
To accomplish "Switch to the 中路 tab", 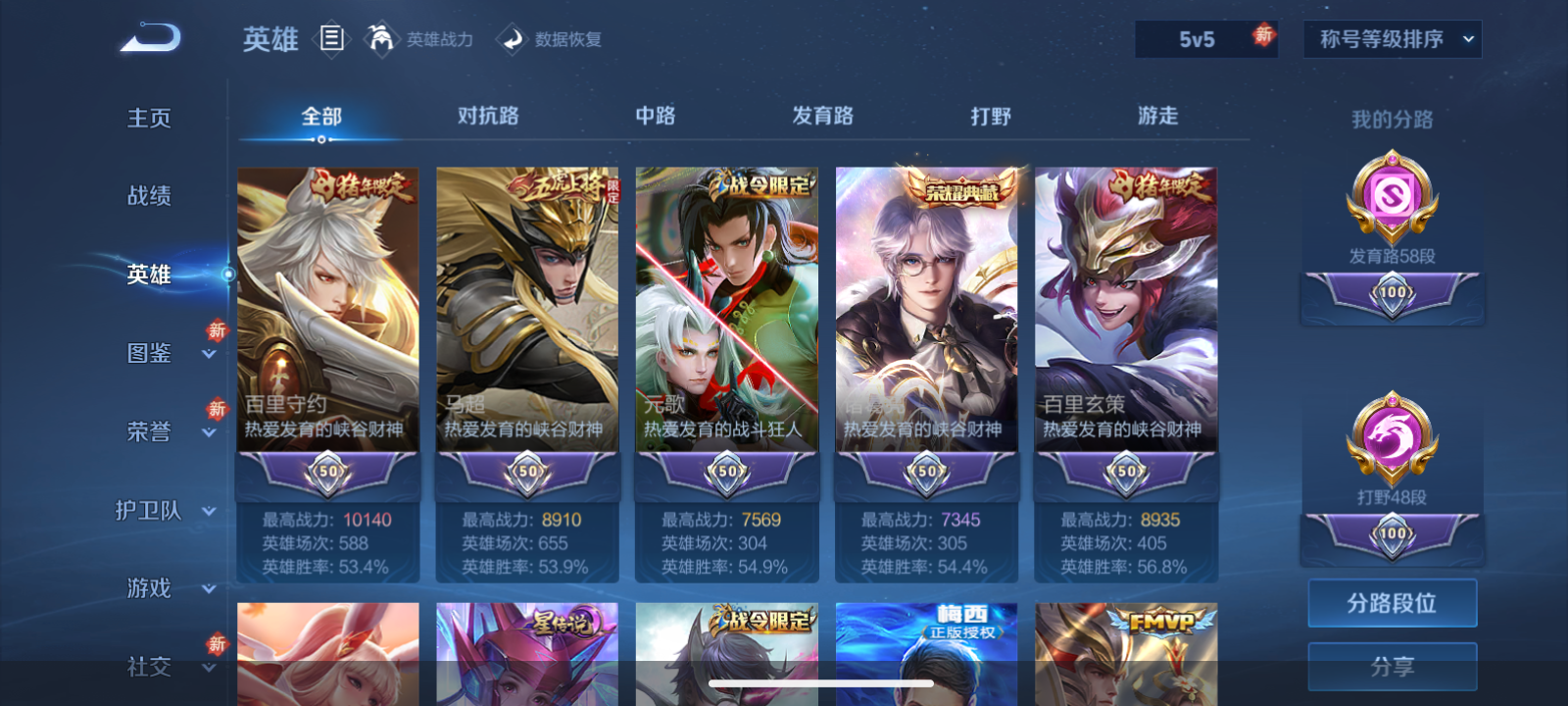I will click(655, 116).
